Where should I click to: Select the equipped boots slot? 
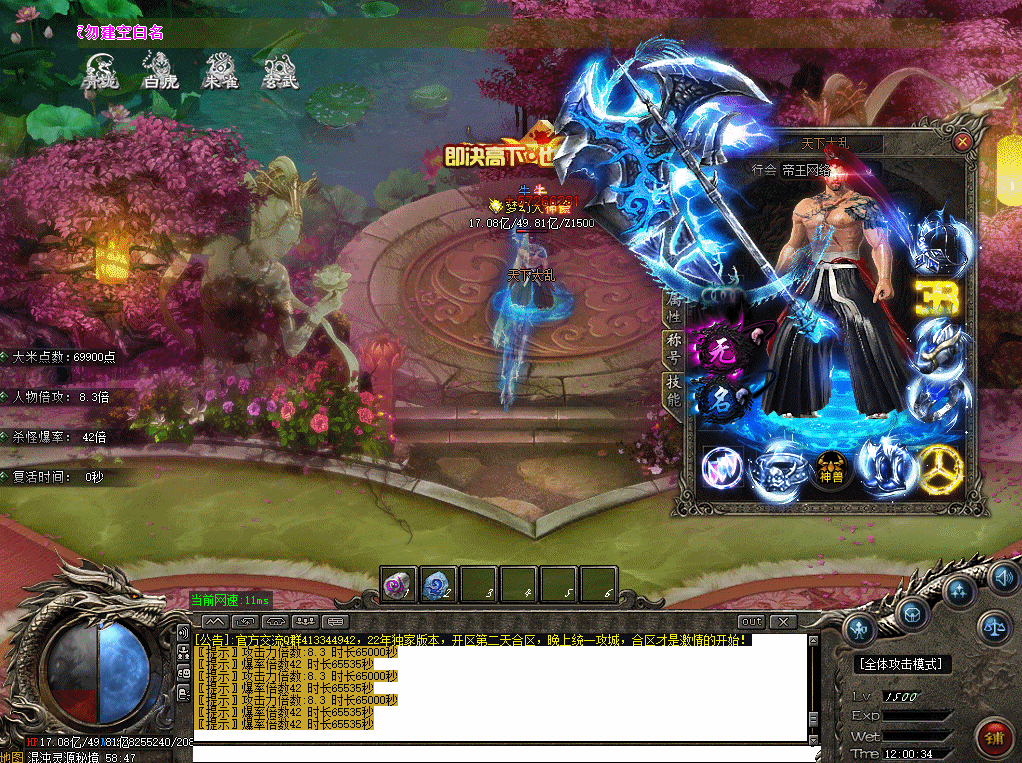(884, 466)
